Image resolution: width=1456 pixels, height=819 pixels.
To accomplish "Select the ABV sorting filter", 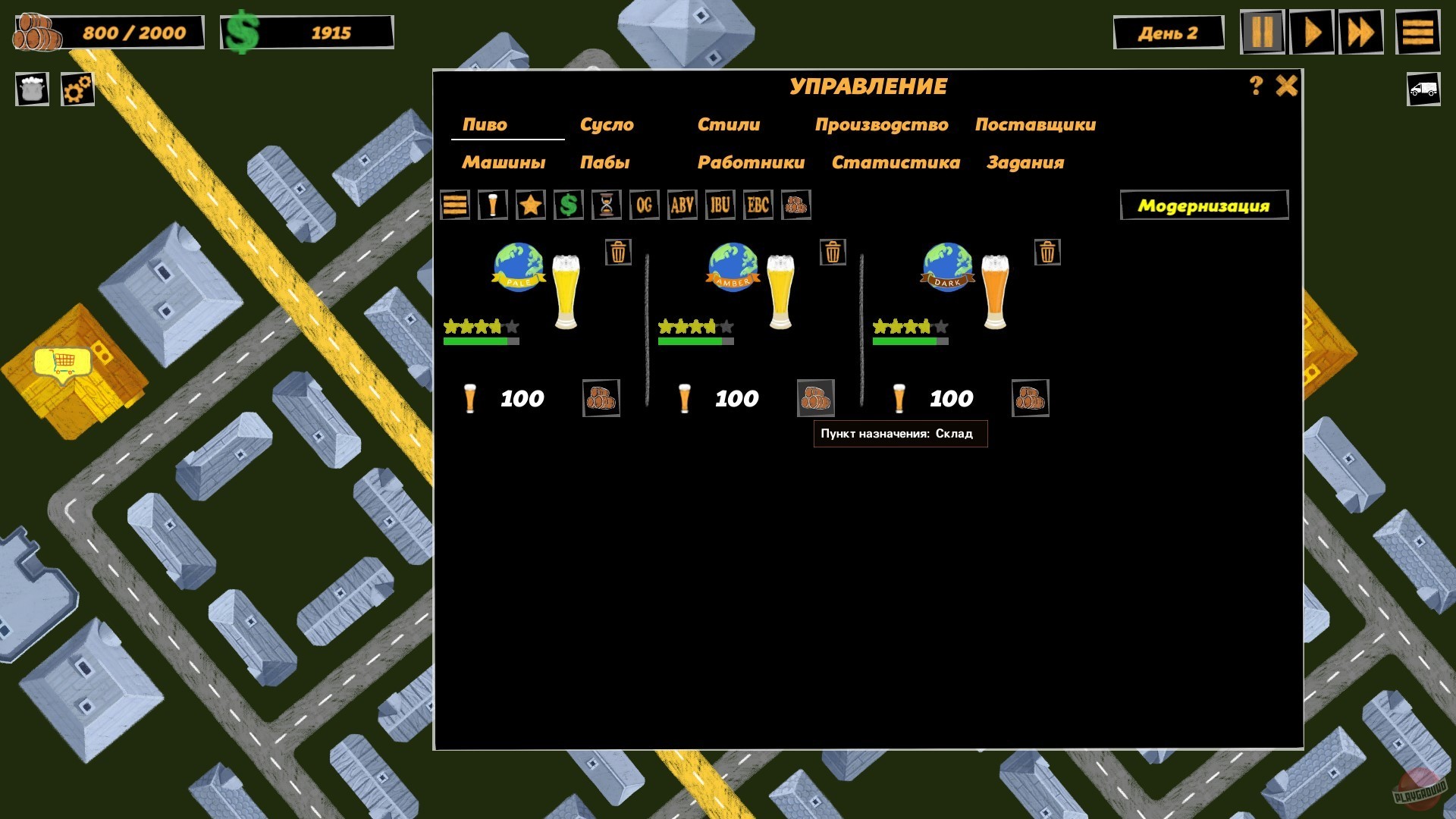I will coord(682,205).
